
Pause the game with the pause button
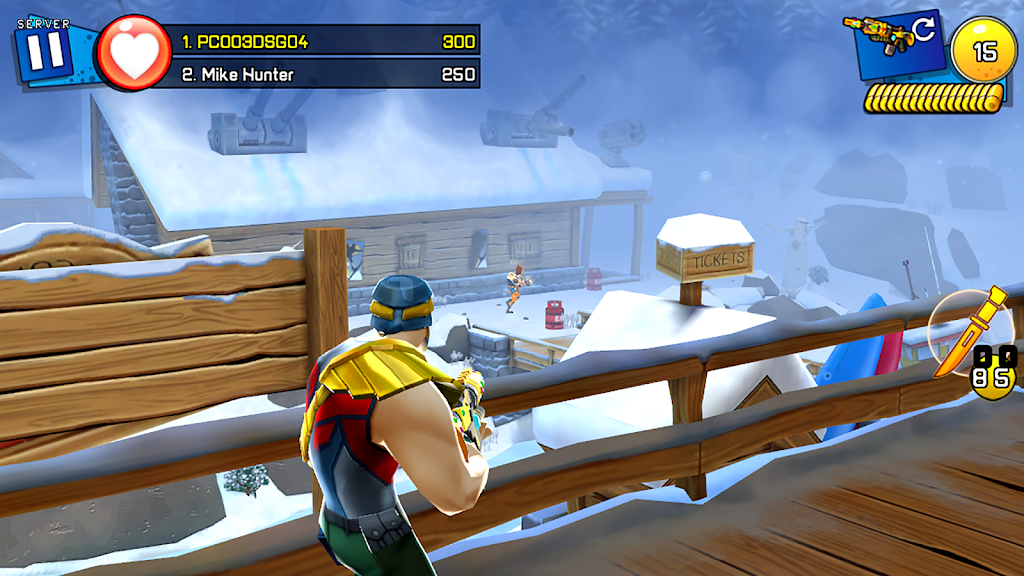[x=43, y=50]
